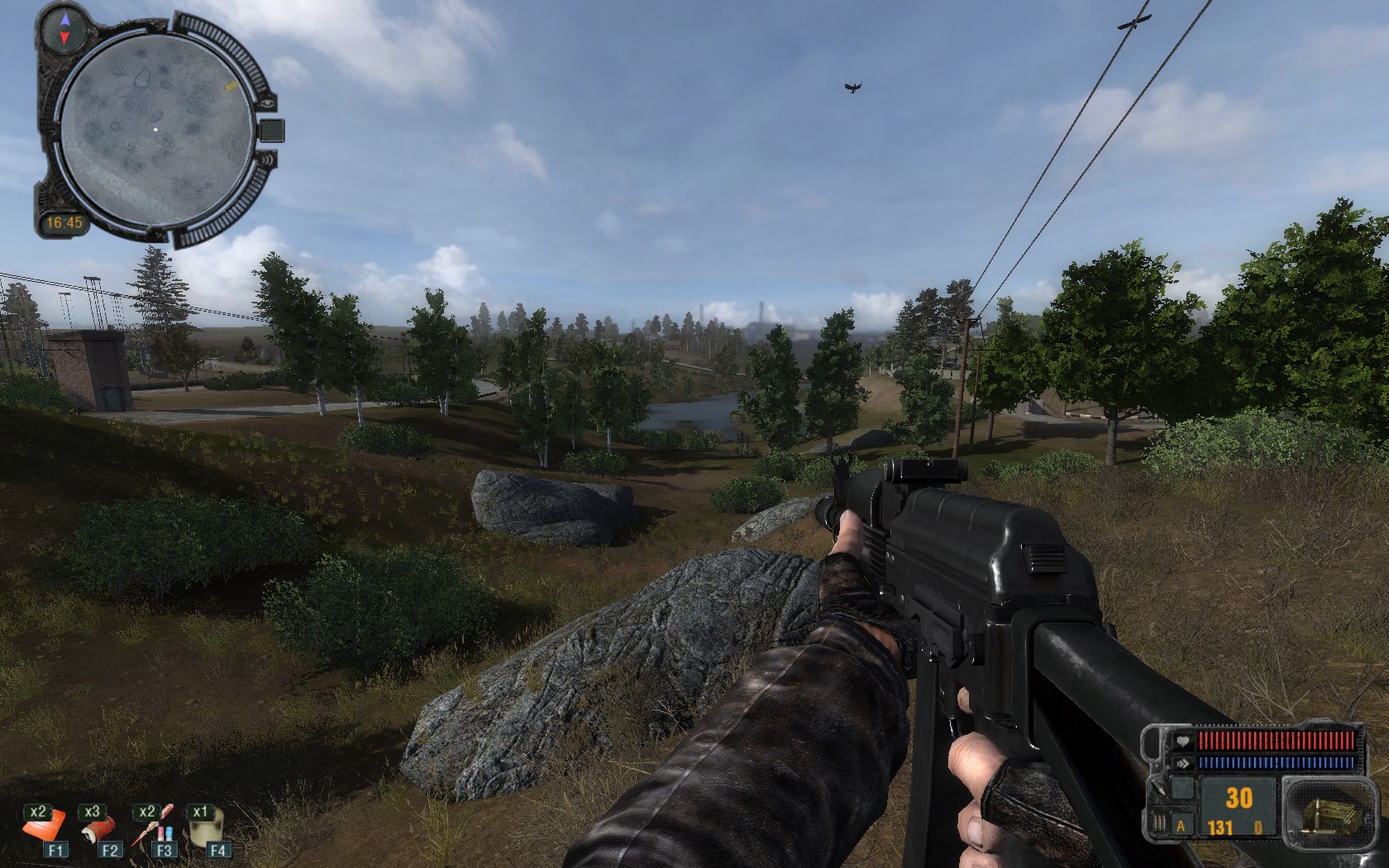This screenshot has height=868, width=1389.
Task: Toggle the fire mode 'A' indicator
Action: (1180, 827)
